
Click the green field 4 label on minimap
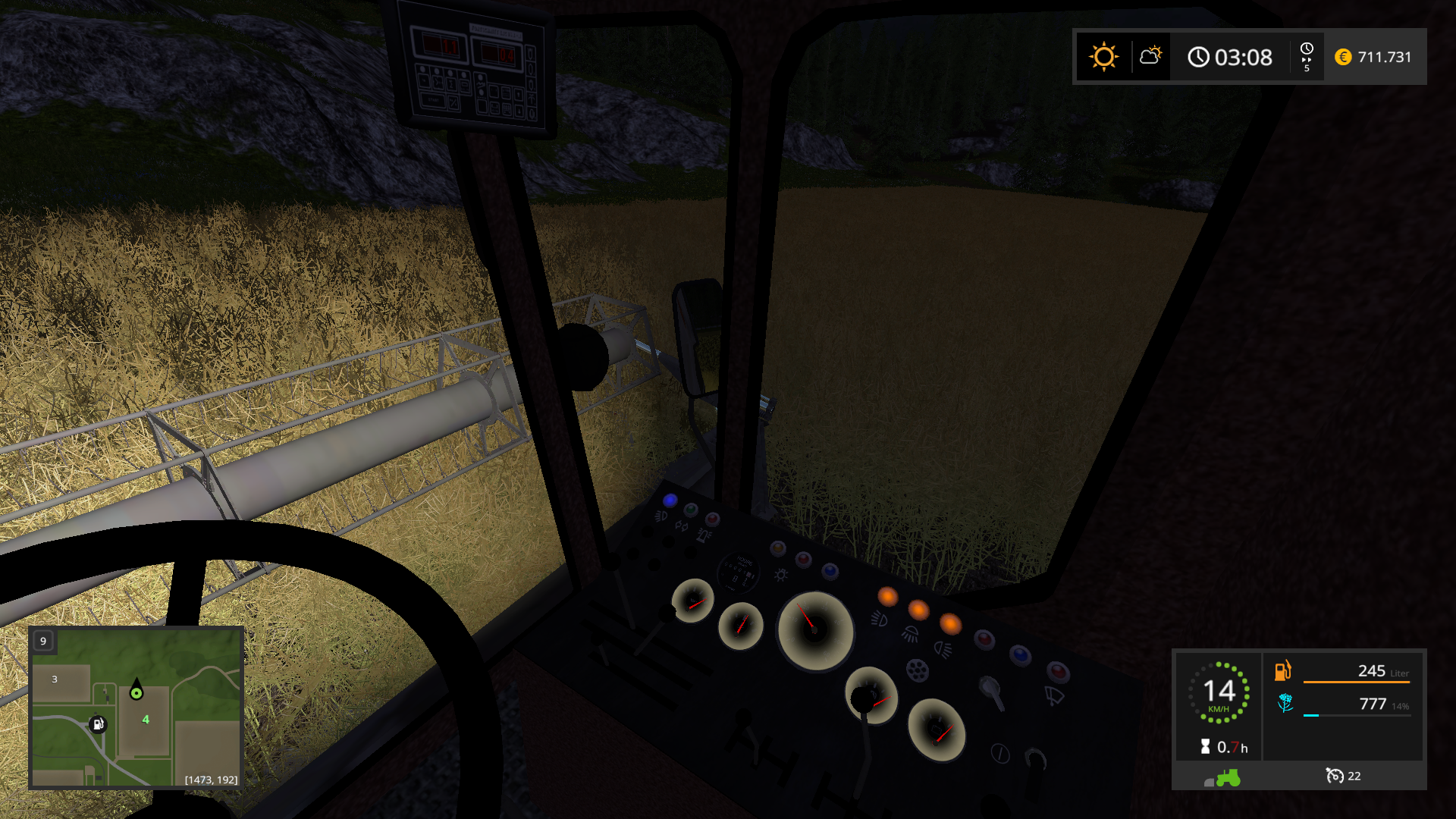[146, 719]
